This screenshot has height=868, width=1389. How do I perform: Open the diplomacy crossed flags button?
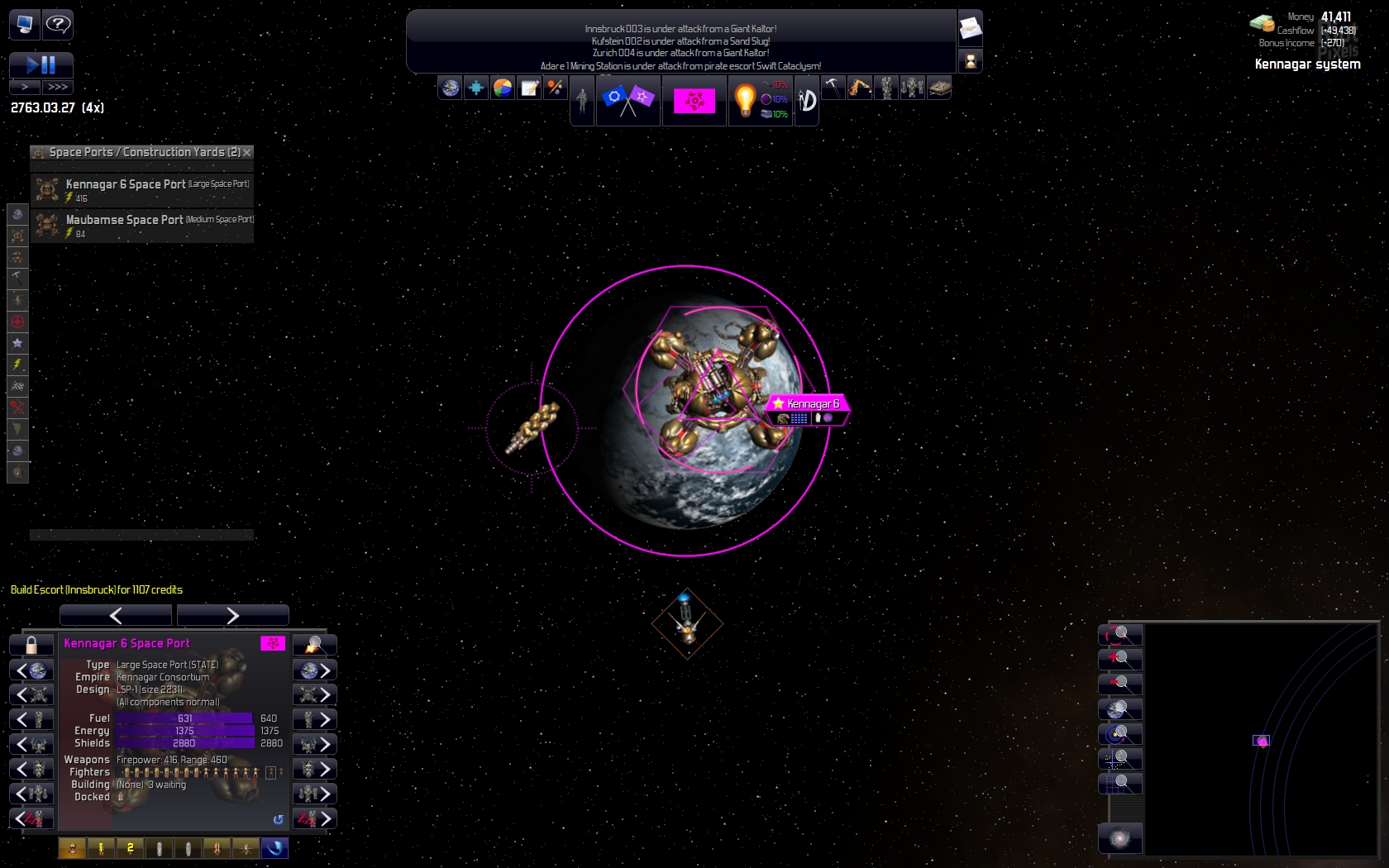tap(628, 100)
